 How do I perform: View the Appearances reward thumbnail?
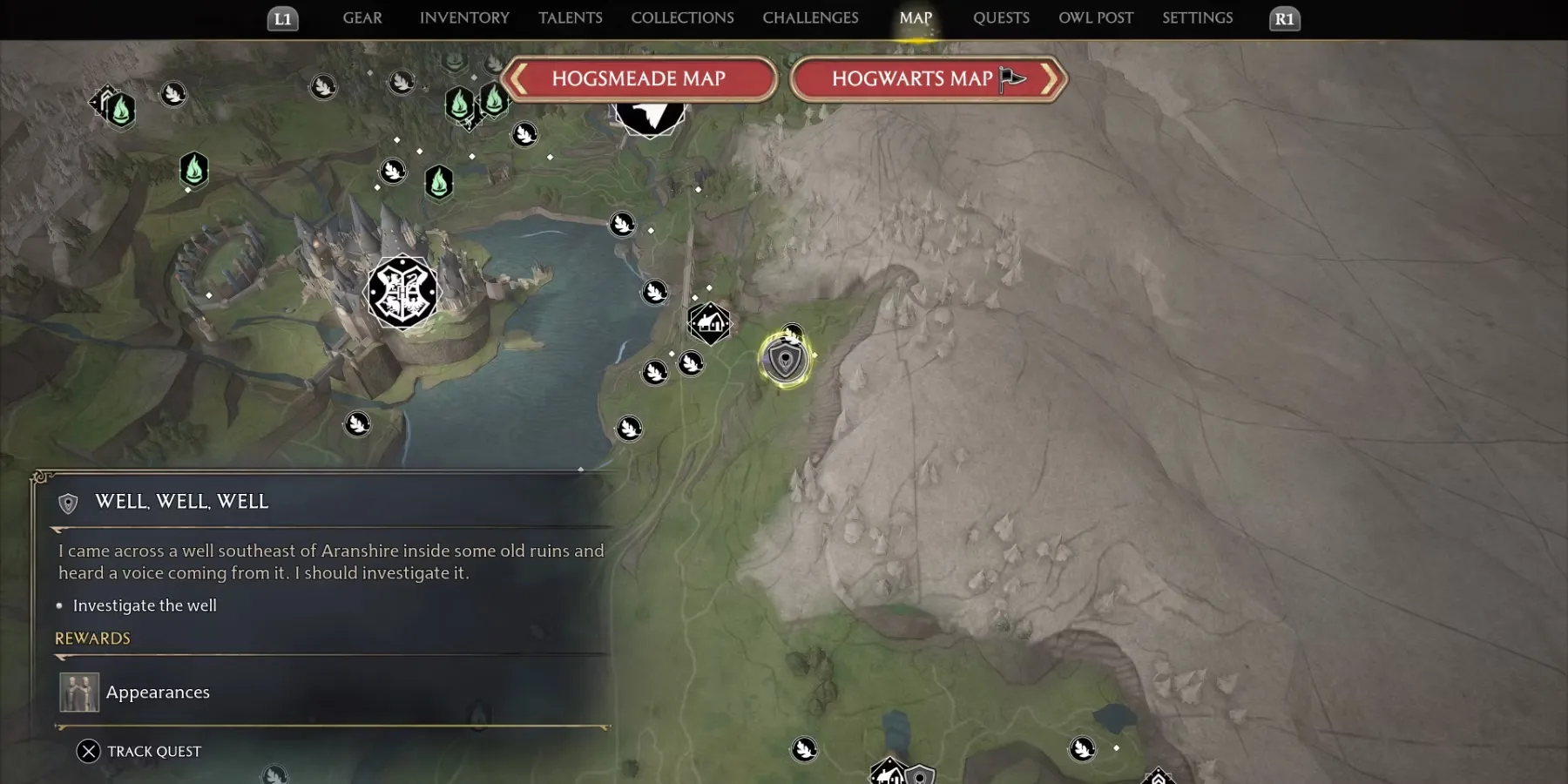coord(79,693)
